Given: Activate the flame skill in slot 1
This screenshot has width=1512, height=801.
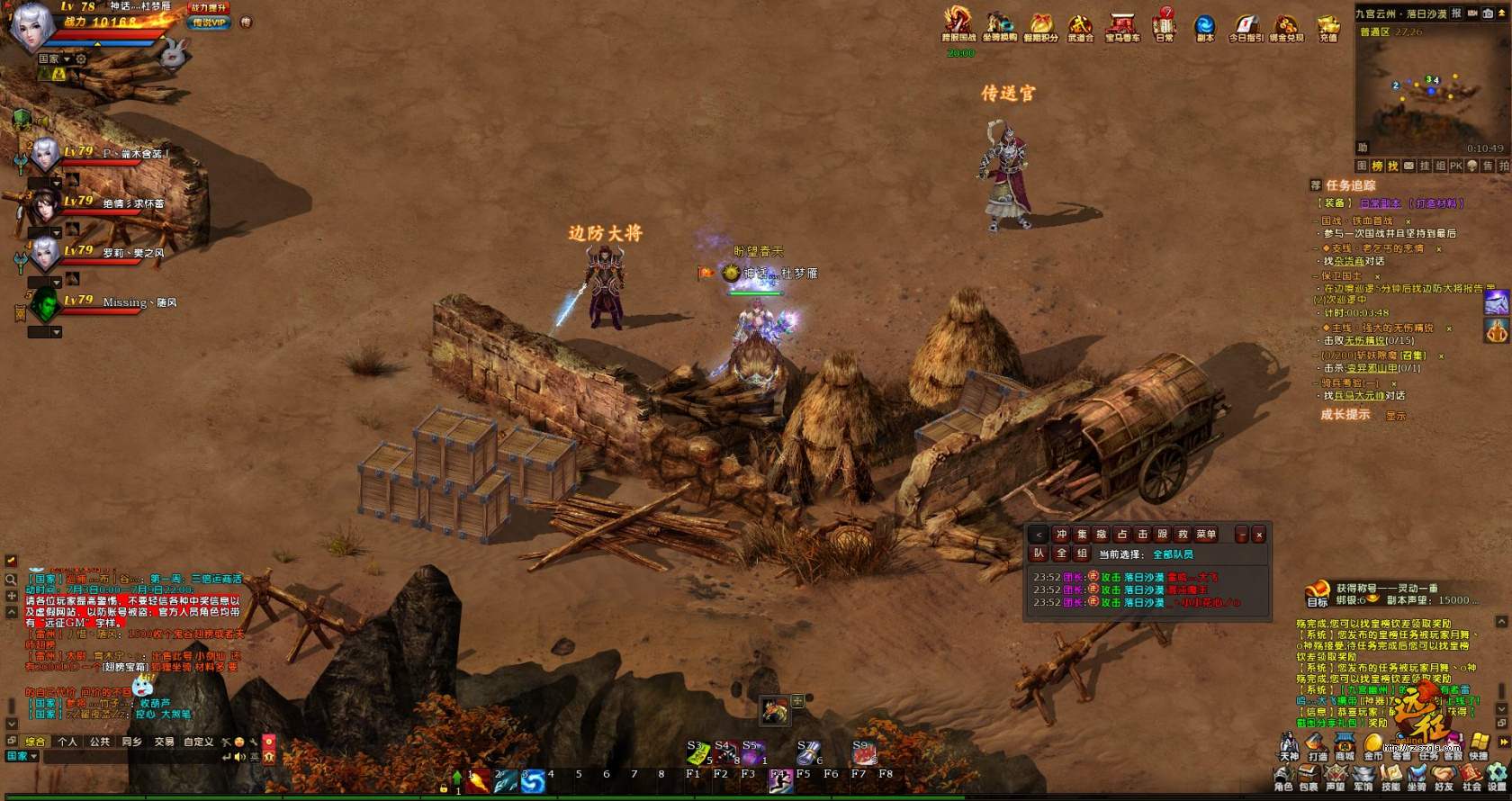Looking at the screenshot, I should click(479, 780).
